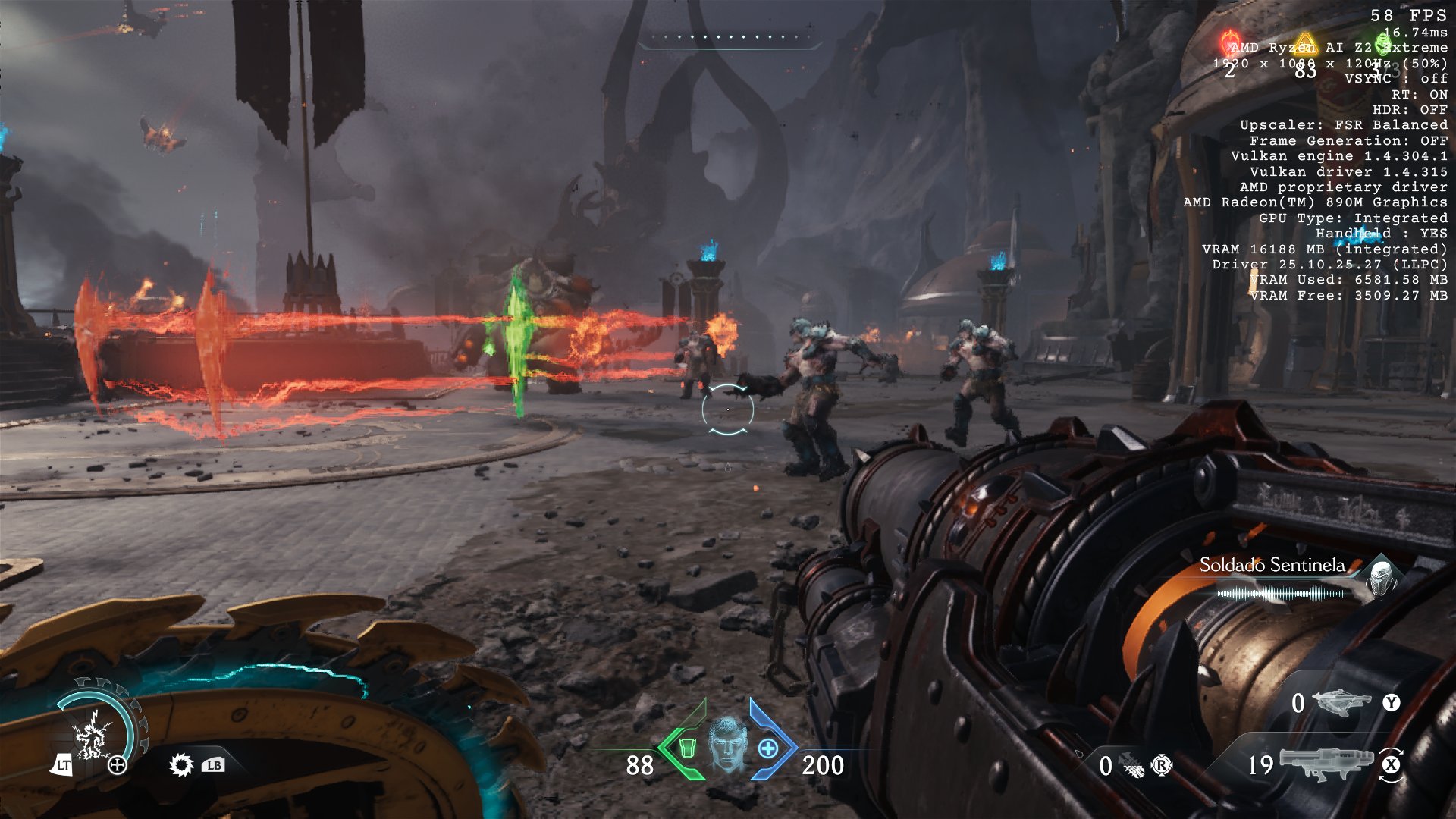Select the spiked shield saw throw icon

point(181,765)
